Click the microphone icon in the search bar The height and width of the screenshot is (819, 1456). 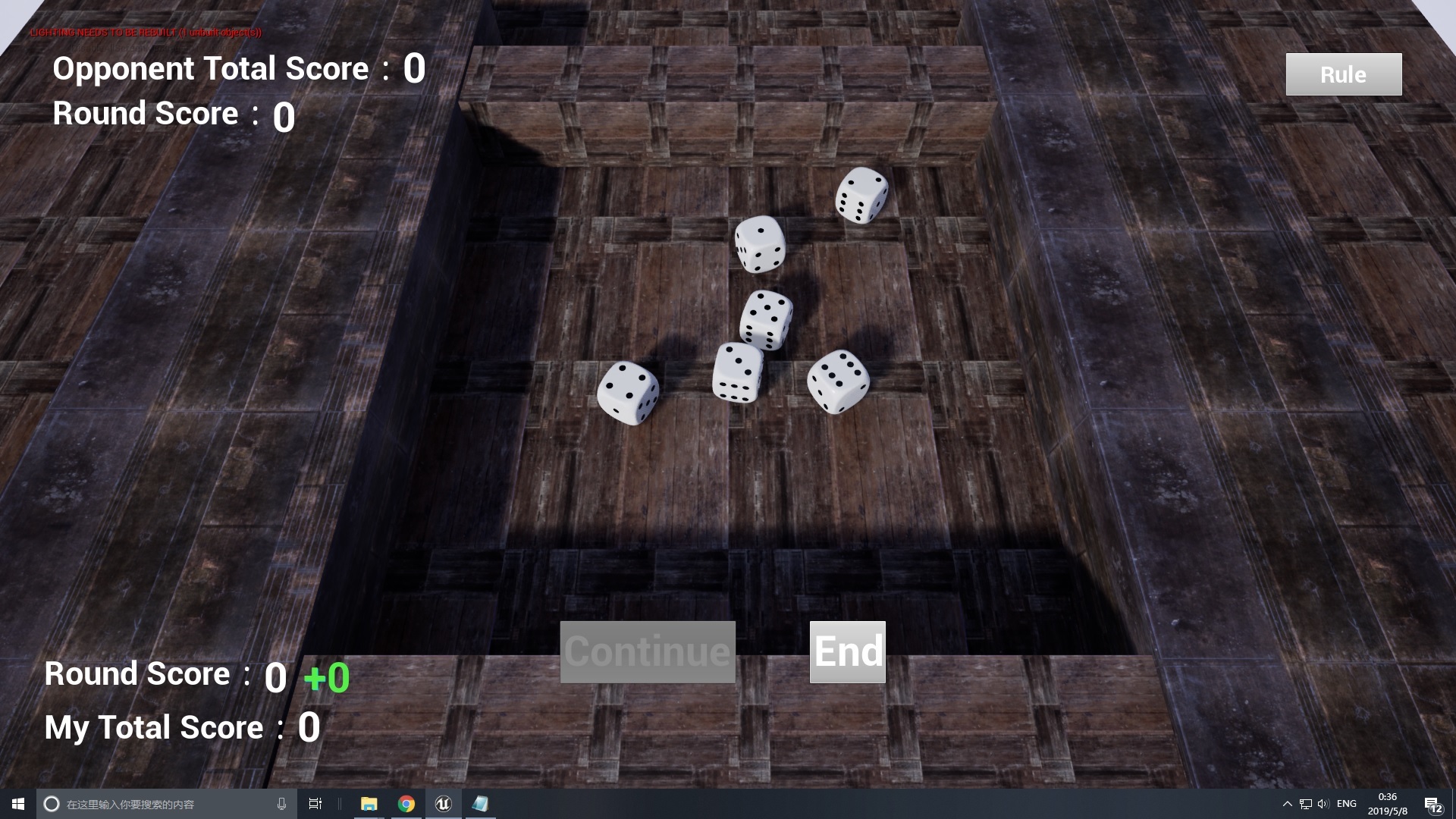281,804
